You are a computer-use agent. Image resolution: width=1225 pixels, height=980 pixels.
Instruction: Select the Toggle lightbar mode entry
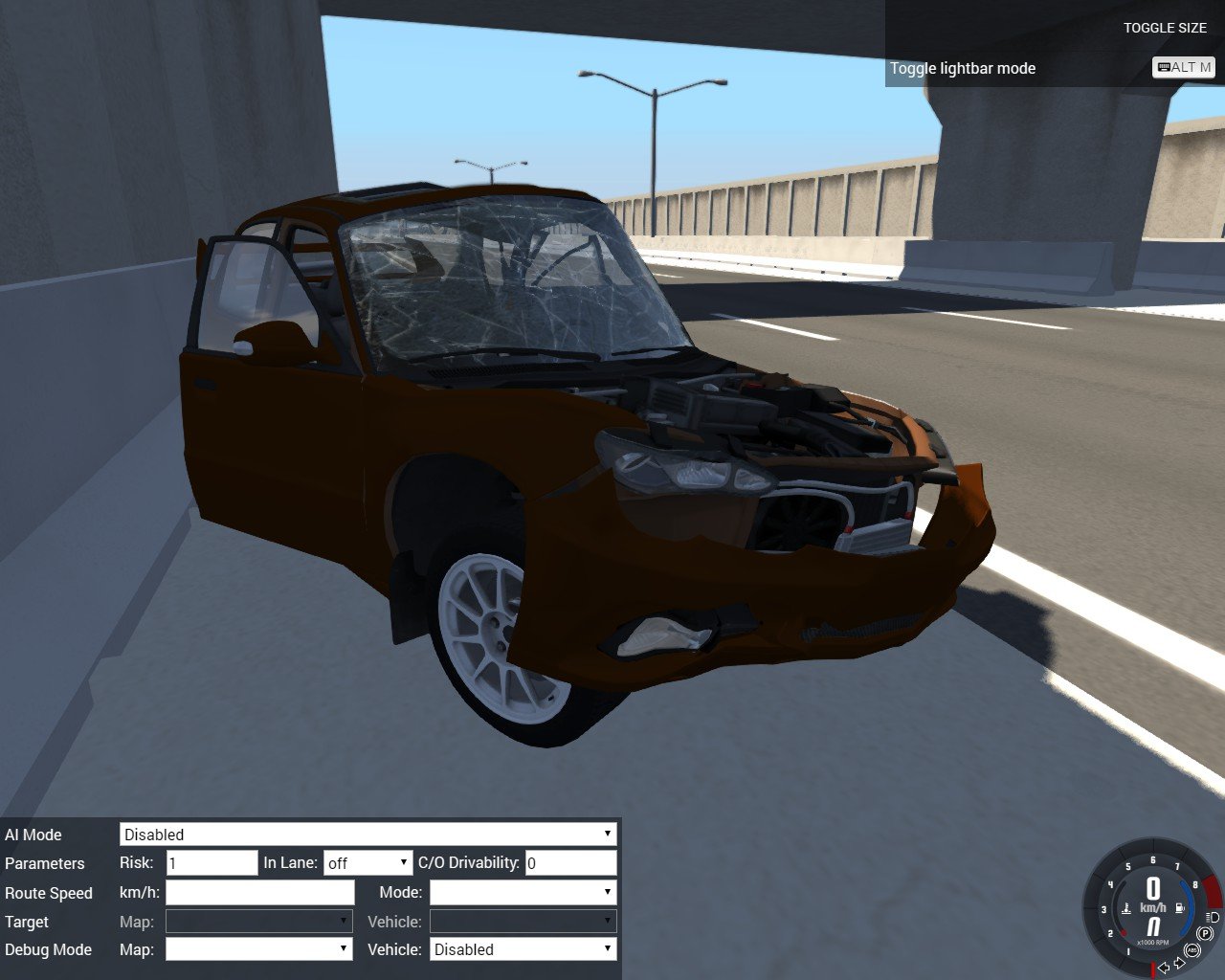pyautogui.click(x=963, y=68)
